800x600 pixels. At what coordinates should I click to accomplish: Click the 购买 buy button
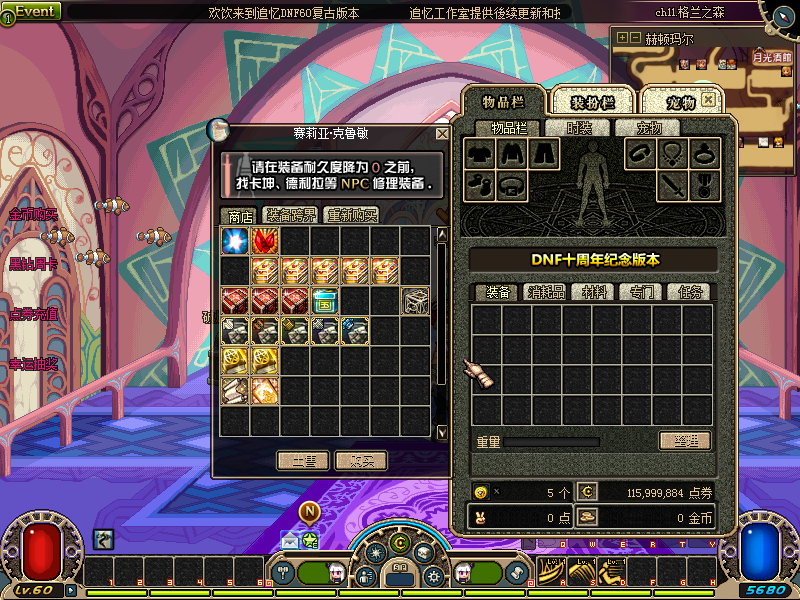[361, 461]
